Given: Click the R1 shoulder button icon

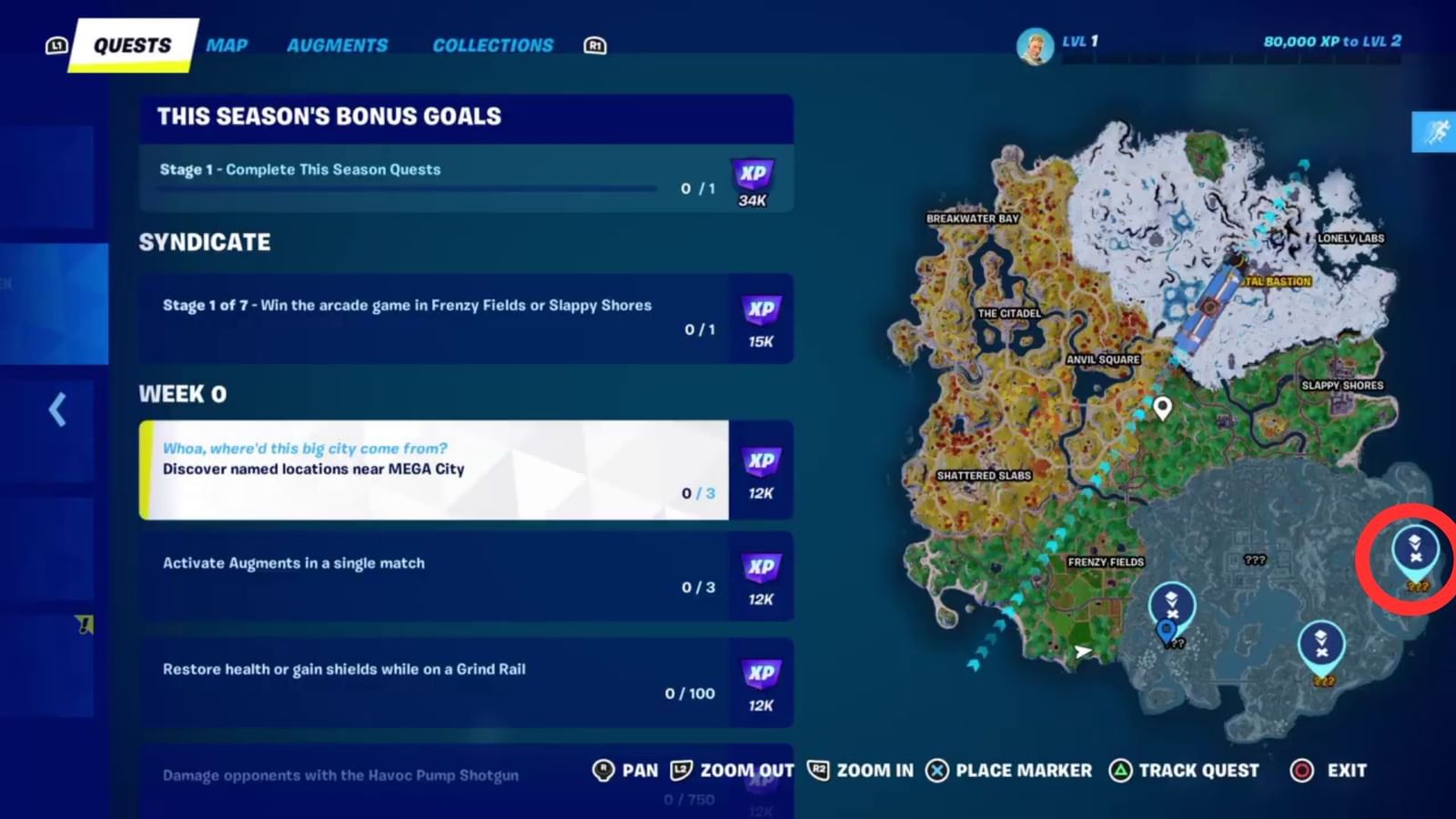Looking at the screenshot, I should point(593,45).
